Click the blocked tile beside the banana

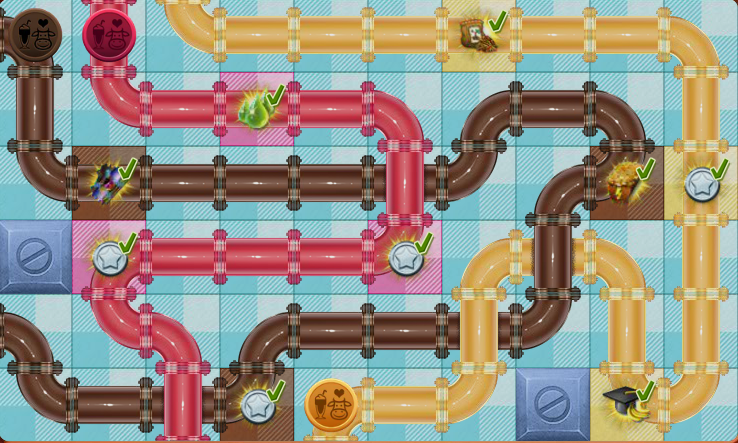click(552, 404)
